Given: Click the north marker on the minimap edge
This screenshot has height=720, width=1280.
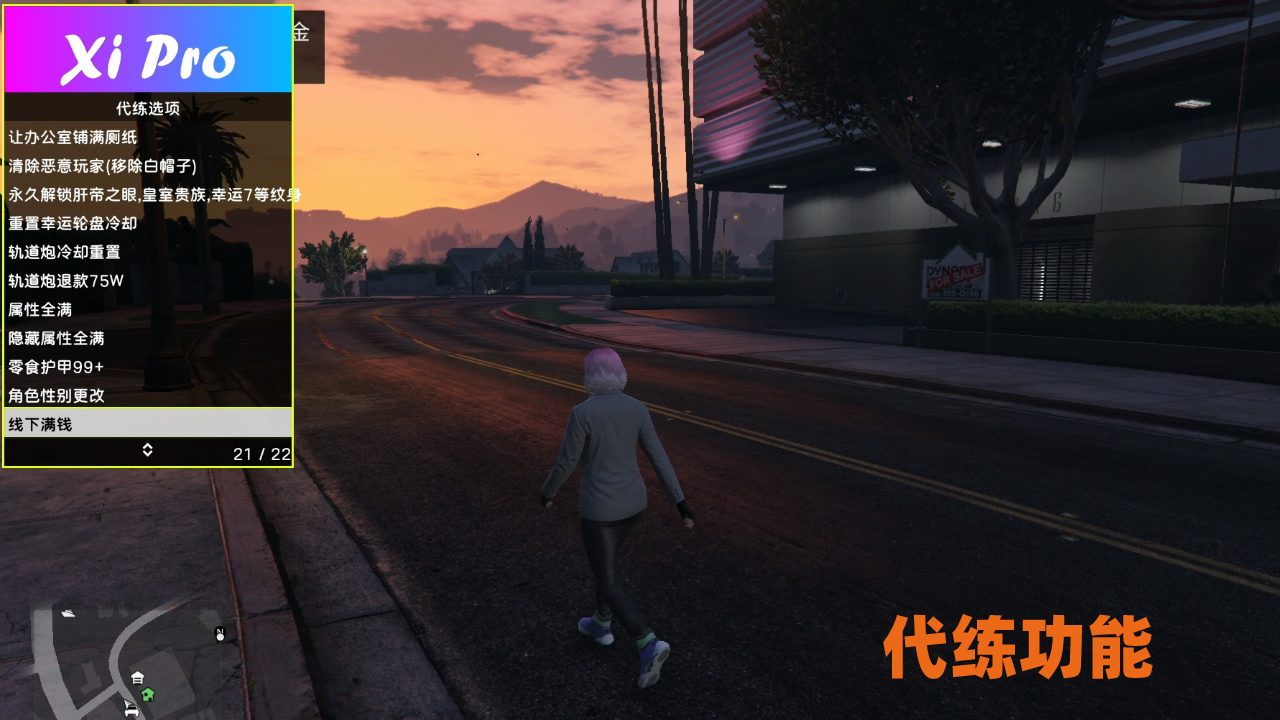Looking at the screenshot, I should point(219,633).
